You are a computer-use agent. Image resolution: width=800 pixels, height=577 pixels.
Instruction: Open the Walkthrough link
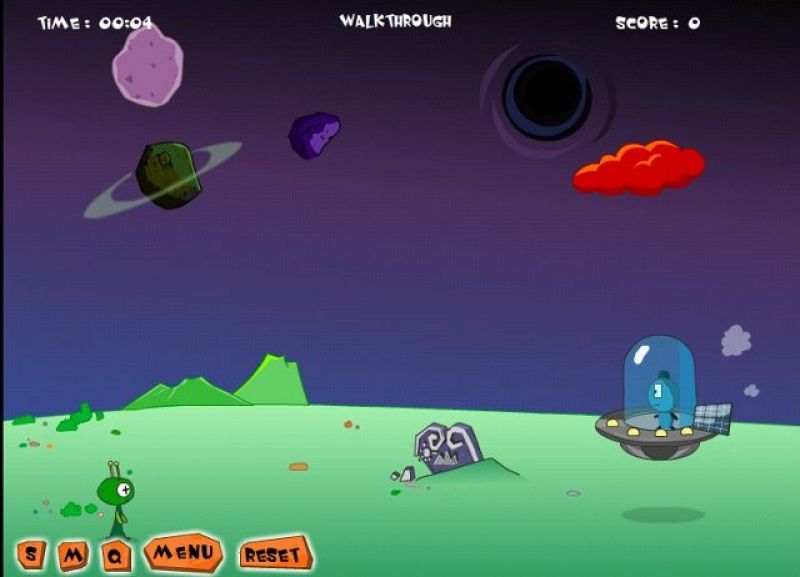pos(395,21)
